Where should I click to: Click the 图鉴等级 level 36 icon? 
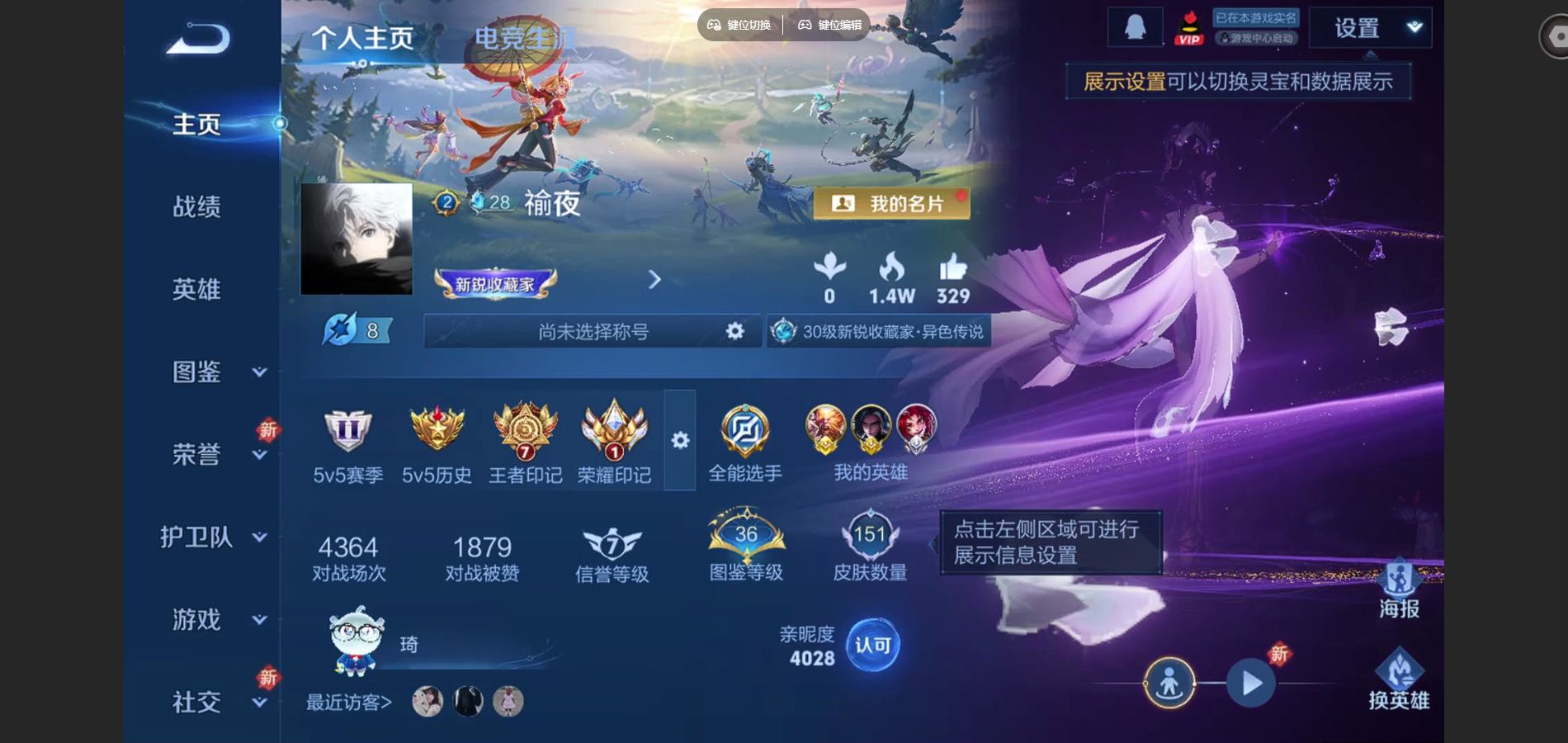747,537
